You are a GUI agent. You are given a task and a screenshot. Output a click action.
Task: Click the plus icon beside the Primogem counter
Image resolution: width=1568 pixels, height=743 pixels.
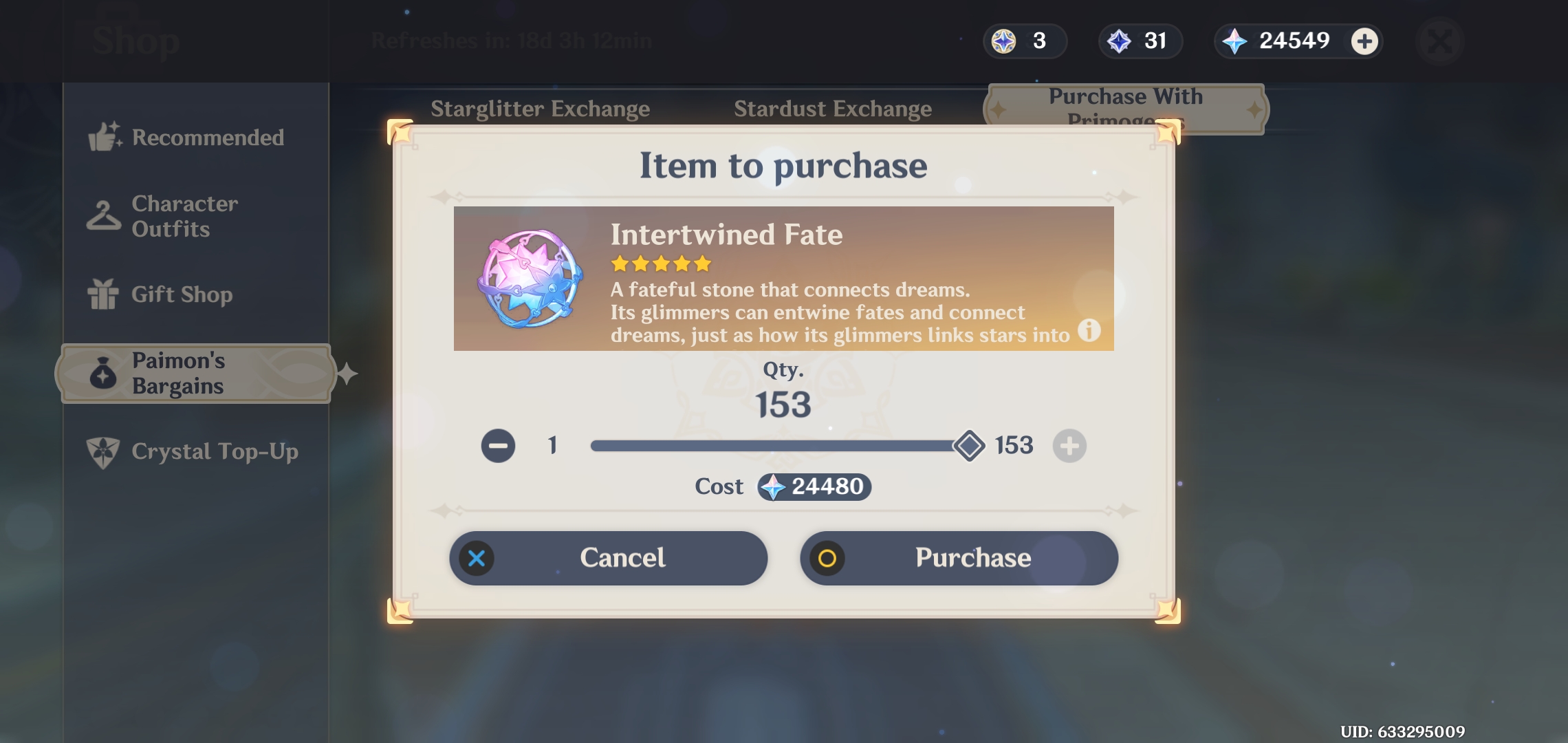(x=1364, y=41)
